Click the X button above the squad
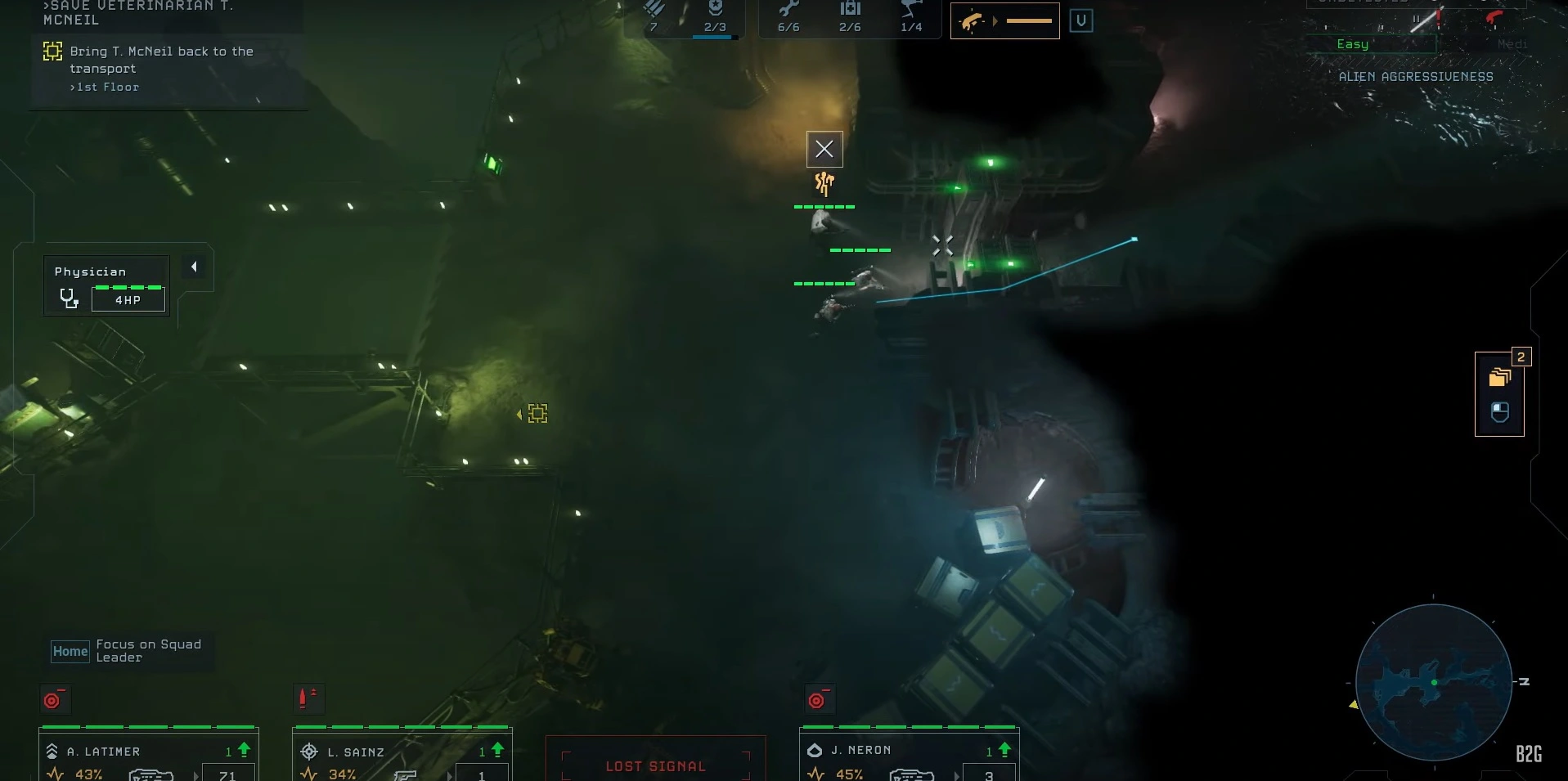This screenshot has width=1568, height=781. [x=824, y=149]
